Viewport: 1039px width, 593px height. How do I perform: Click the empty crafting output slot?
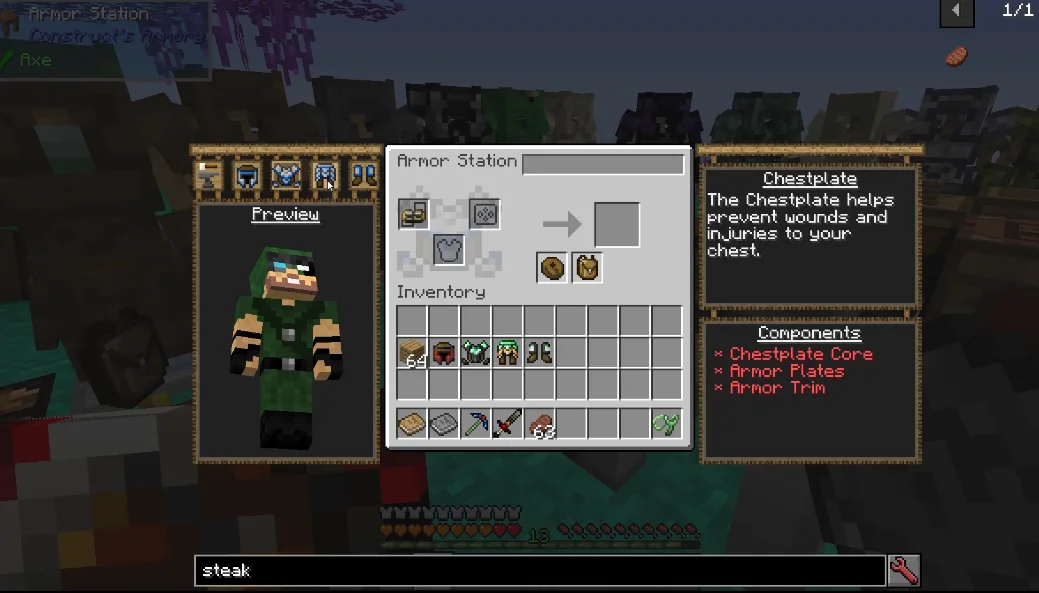pos(616,224)
